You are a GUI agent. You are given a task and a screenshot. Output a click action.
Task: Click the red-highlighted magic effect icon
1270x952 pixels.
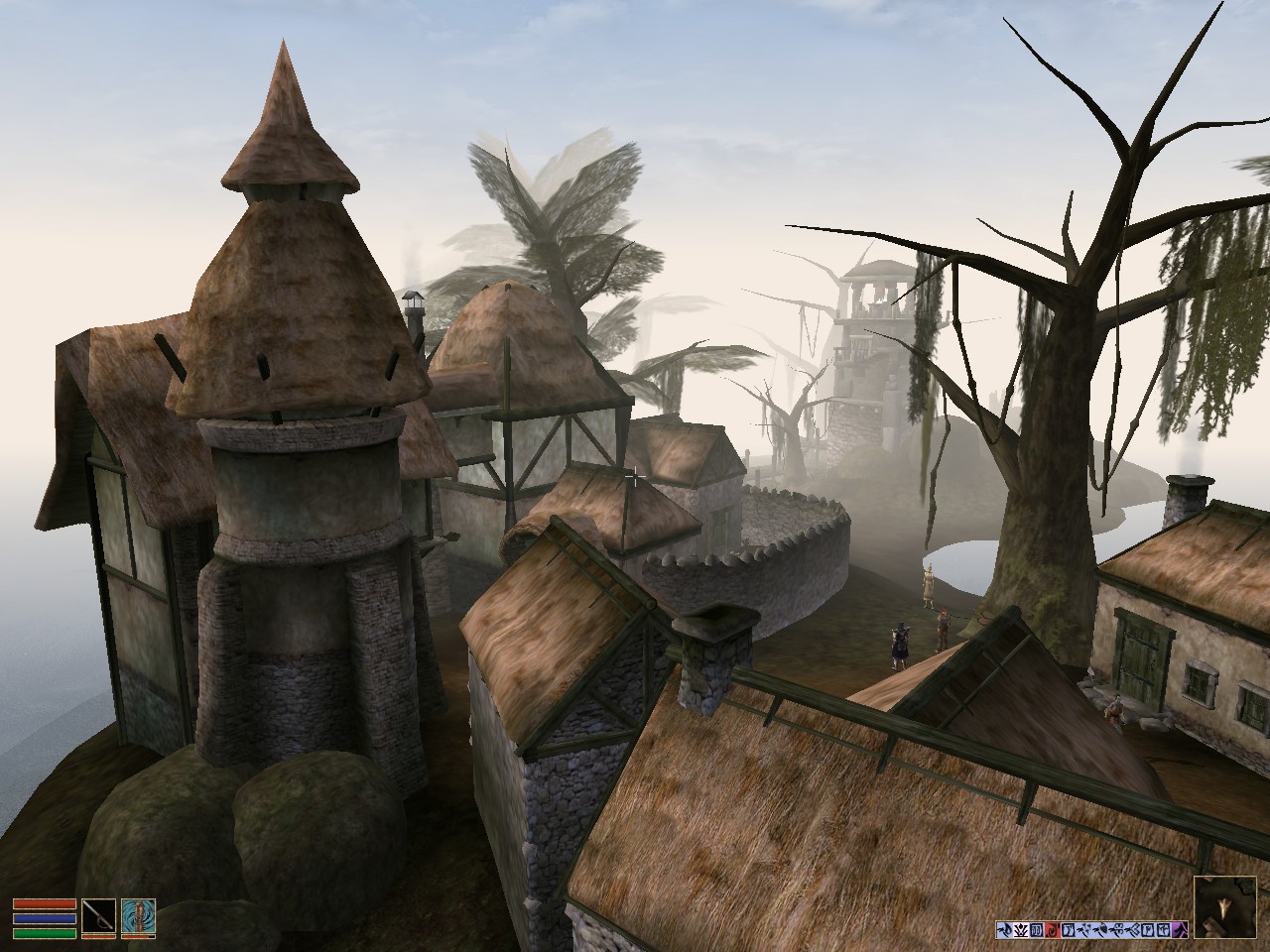[1052, 930]
